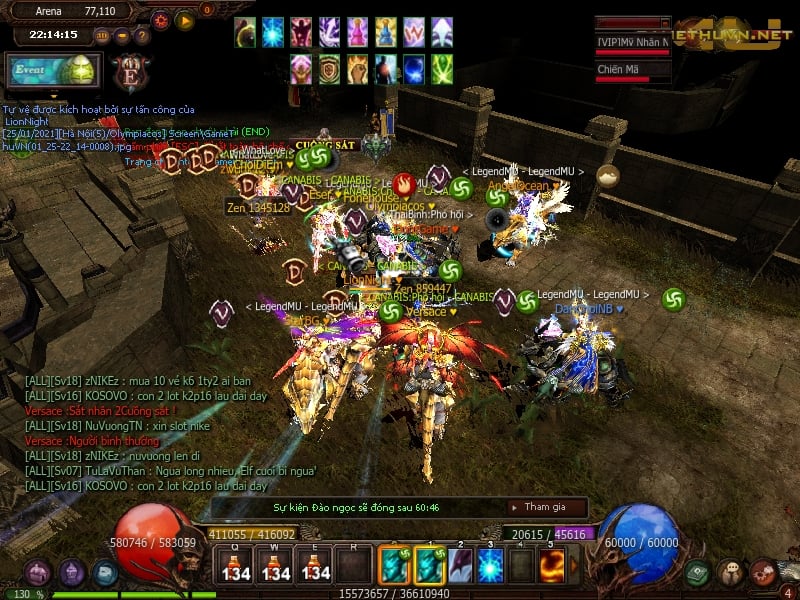
Task: Activate the fire swirl skill in slot 5
Action: tap(551, 566)
